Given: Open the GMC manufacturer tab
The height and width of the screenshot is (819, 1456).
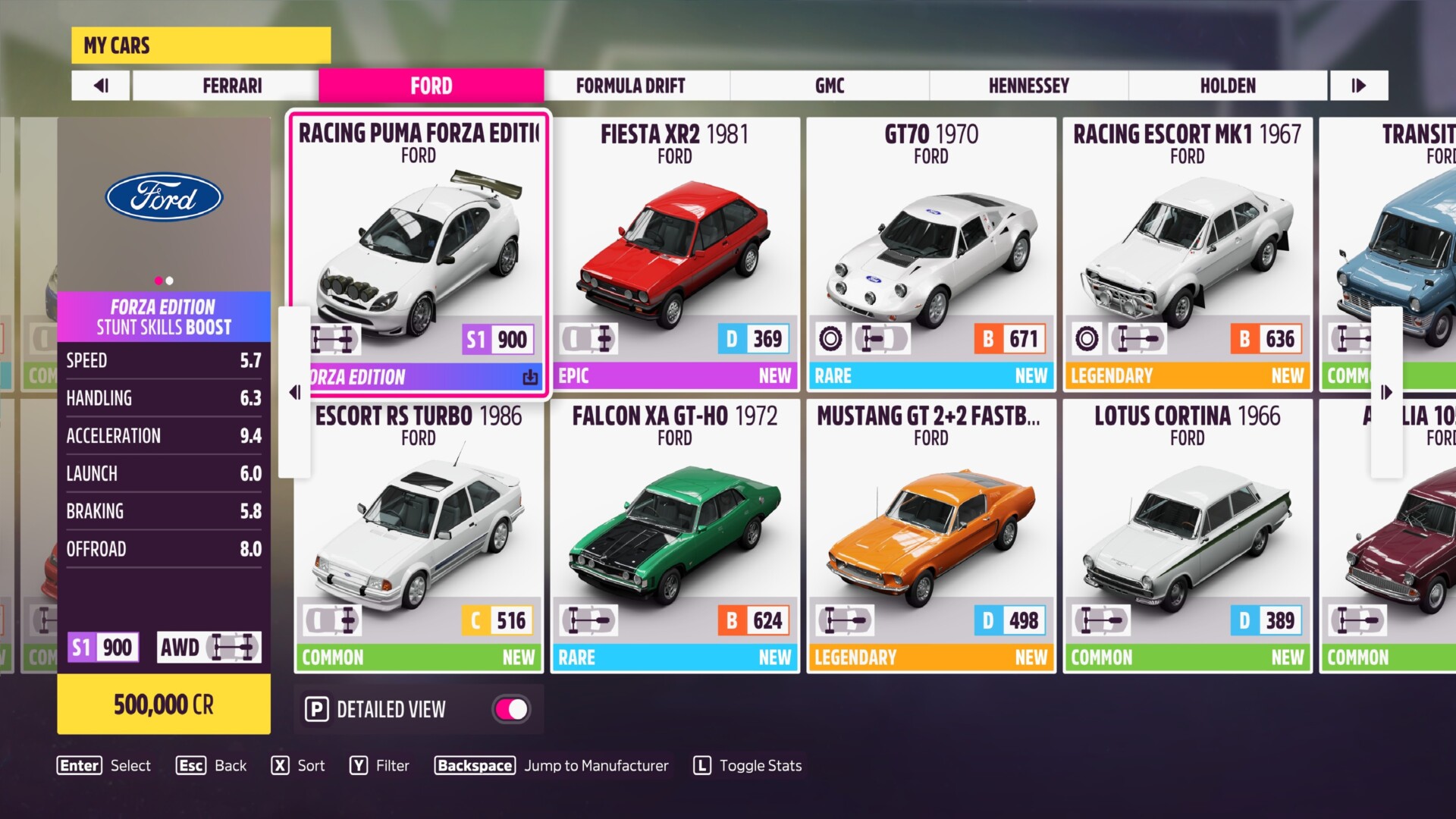Looking at the screenshot, I should pyautogui.click(x=830, y=86).
